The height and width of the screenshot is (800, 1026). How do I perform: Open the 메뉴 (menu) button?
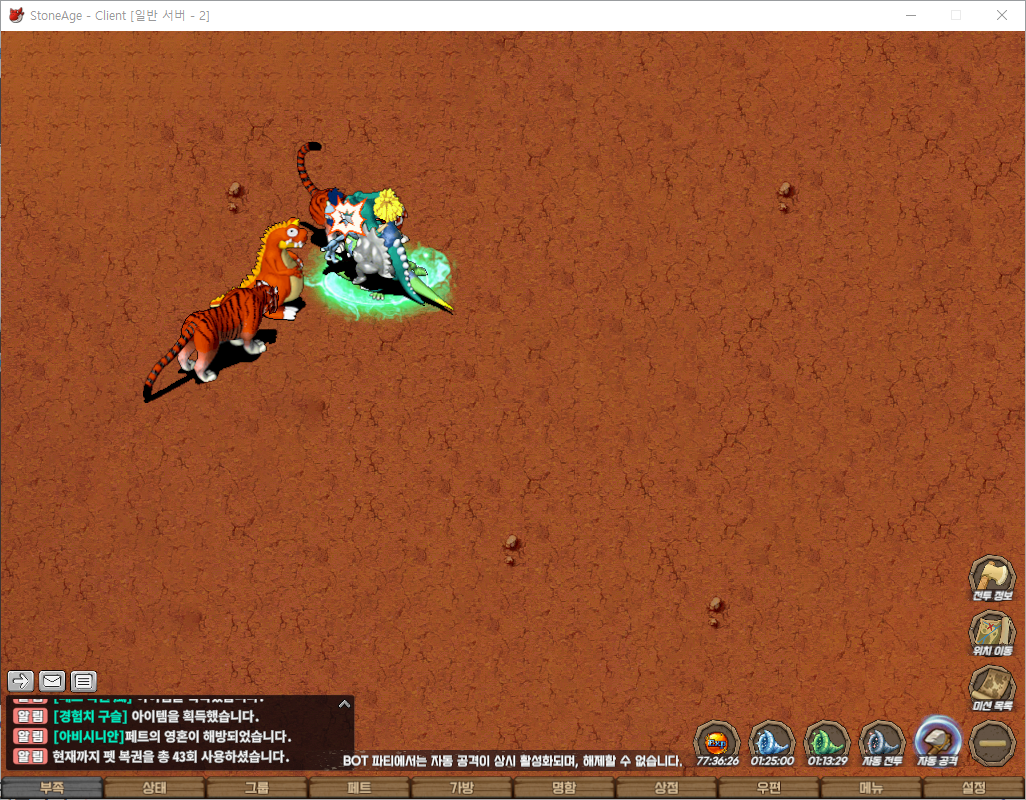[871, 788]
